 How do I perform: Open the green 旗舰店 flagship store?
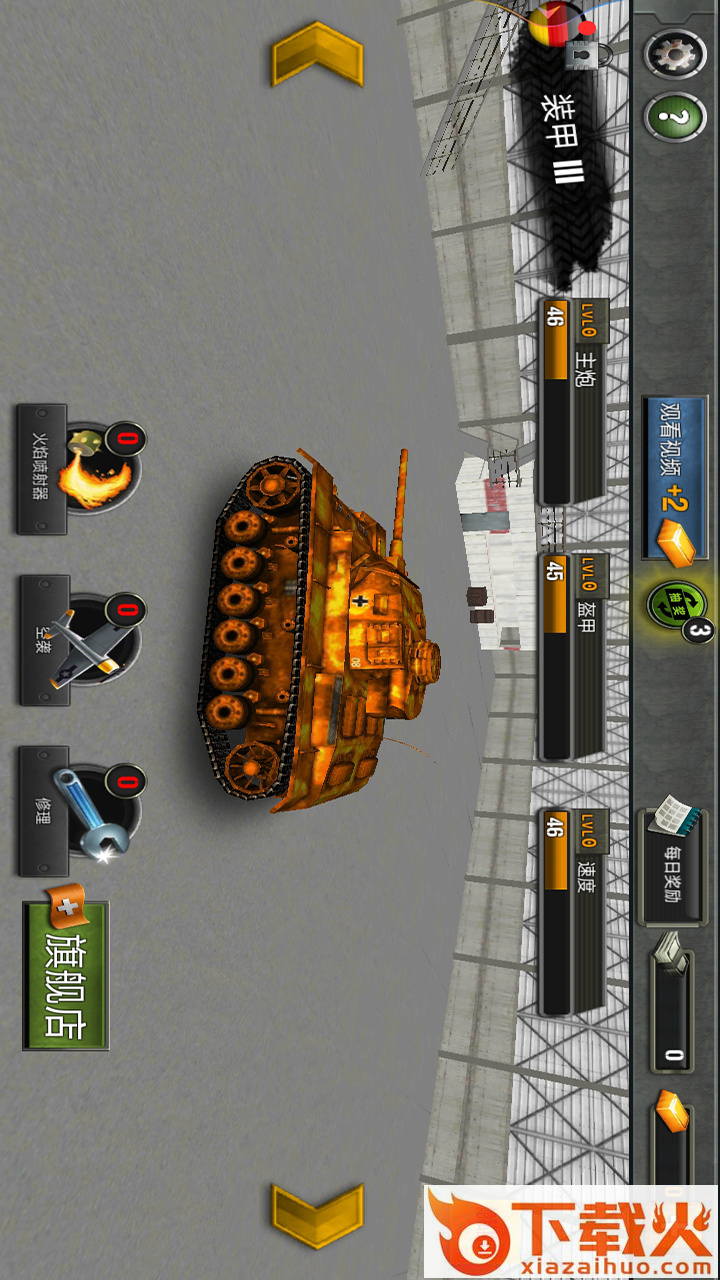pyautogui.click(x=66, y=975)
